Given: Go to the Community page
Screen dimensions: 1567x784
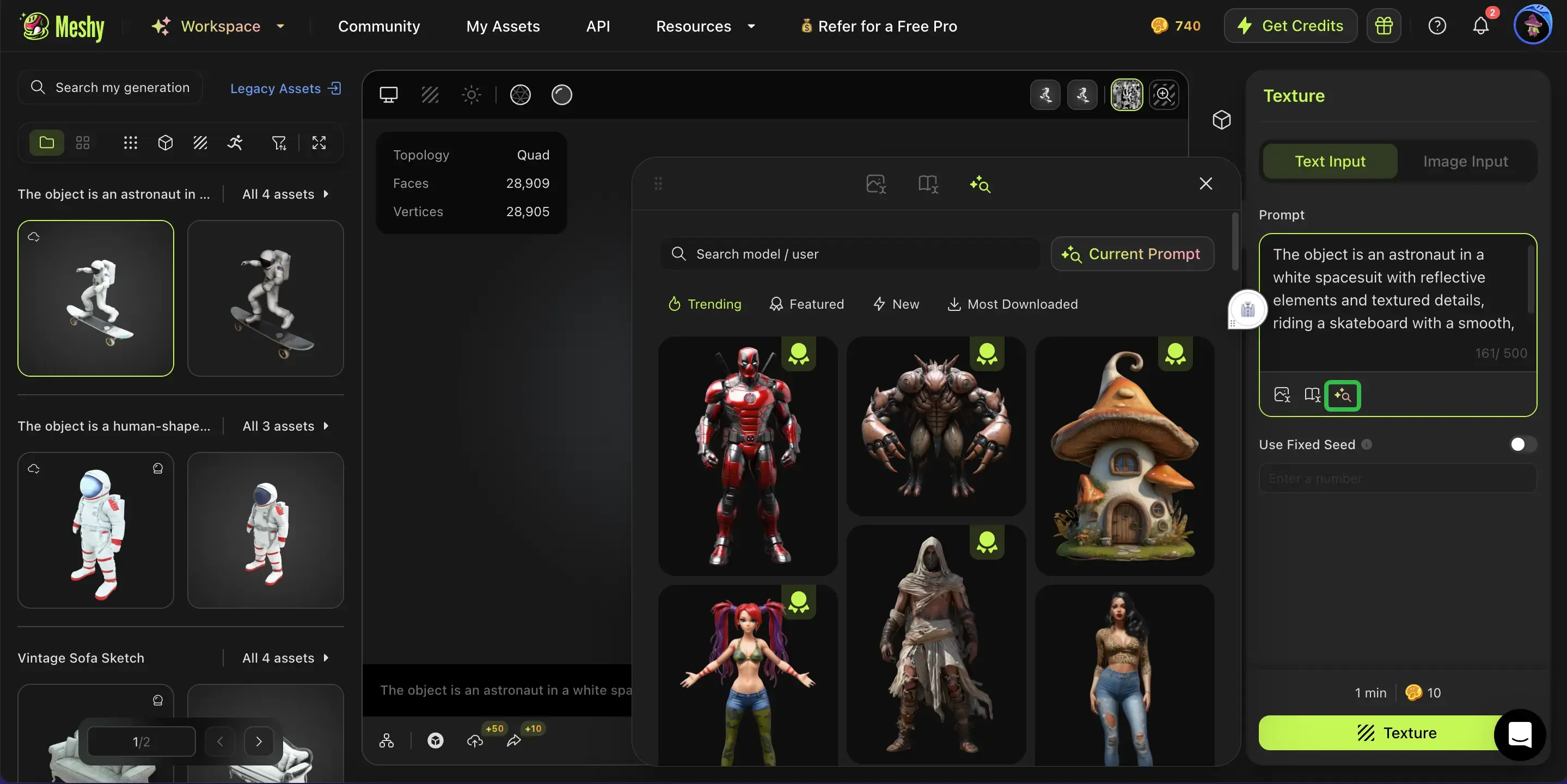Looking at the screenshot, I should [x=378, y=26].
